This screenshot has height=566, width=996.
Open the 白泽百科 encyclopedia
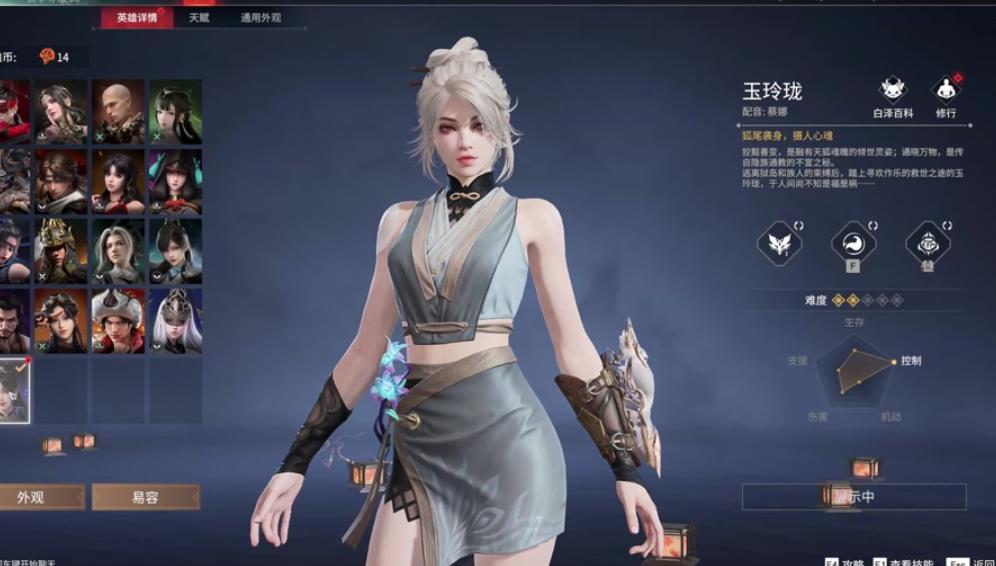click(x=893, y=97)
